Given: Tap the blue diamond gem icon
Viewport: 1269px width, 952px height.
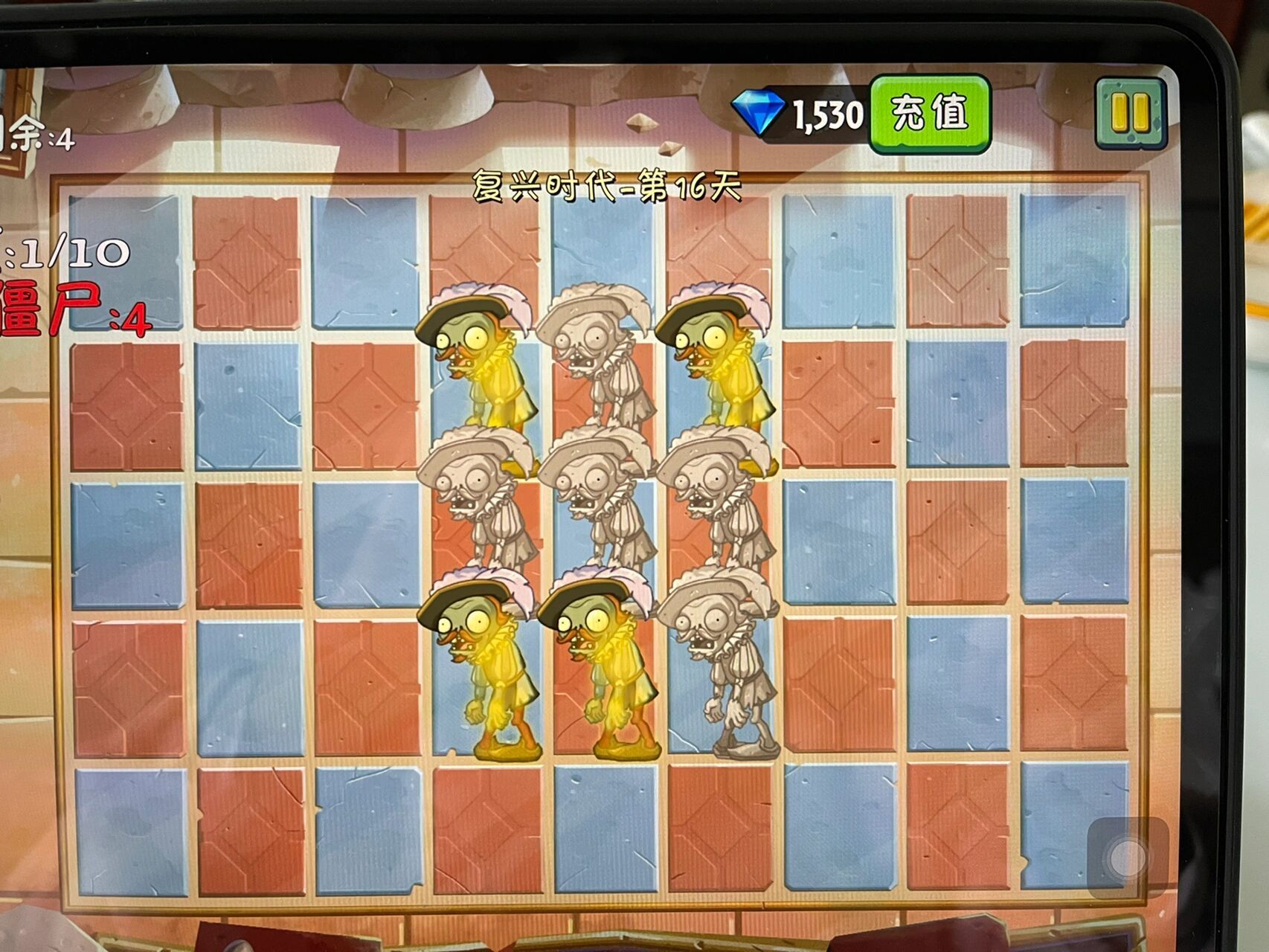Looking at the screenshot, I should [x=758, y=114].
